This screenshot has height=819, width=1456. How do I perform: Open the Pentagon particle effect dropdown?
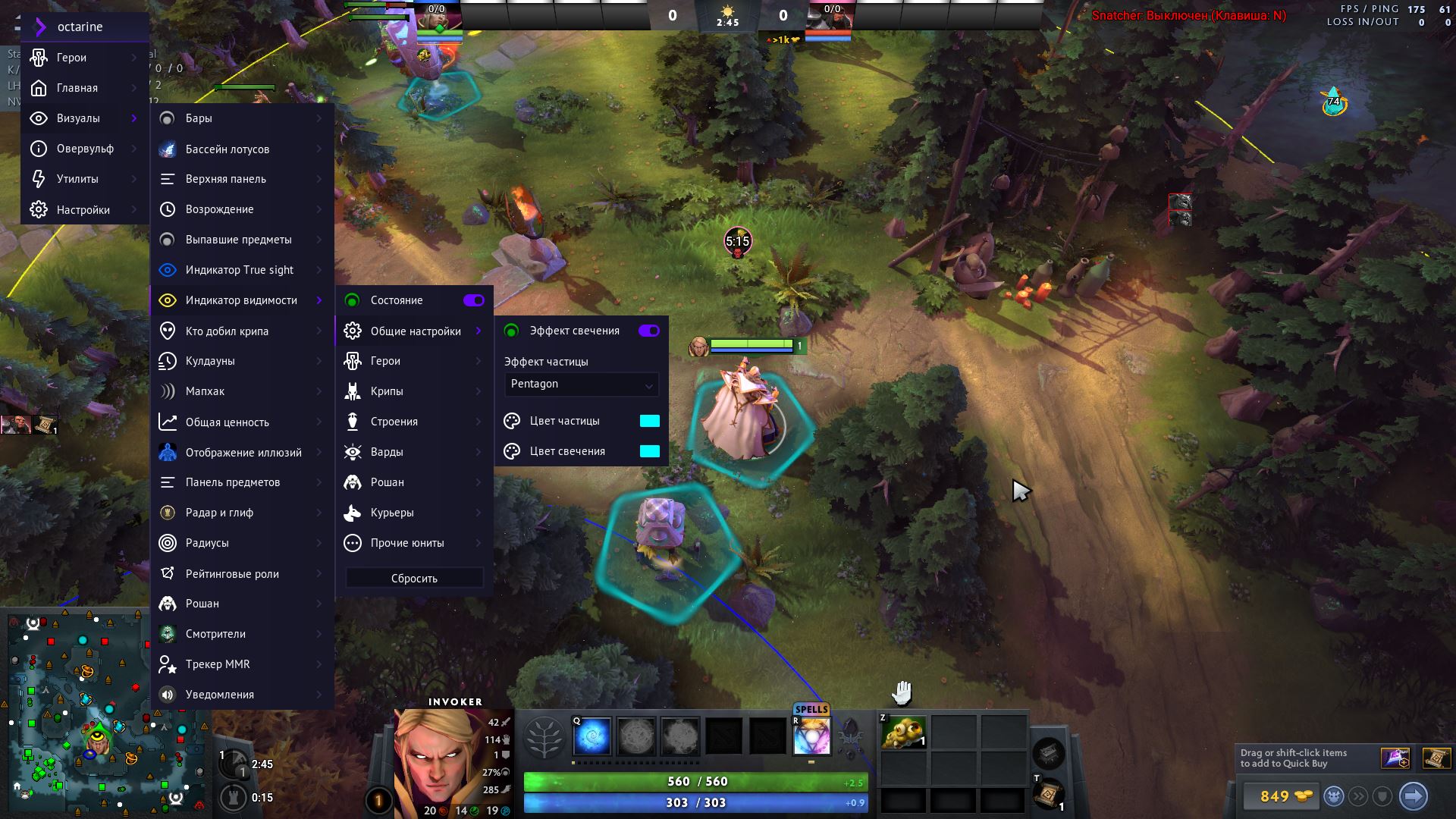[581, 384]
